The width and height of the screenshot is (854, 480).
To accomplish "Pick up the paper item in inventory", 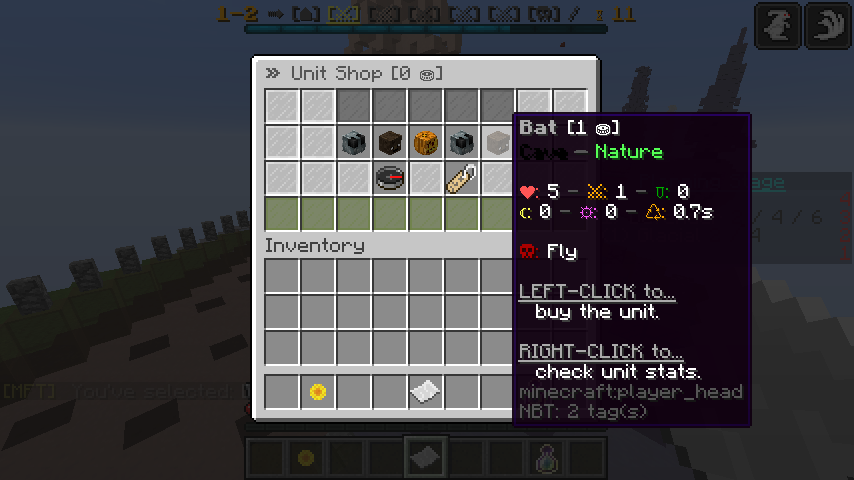I will [426, 392].
